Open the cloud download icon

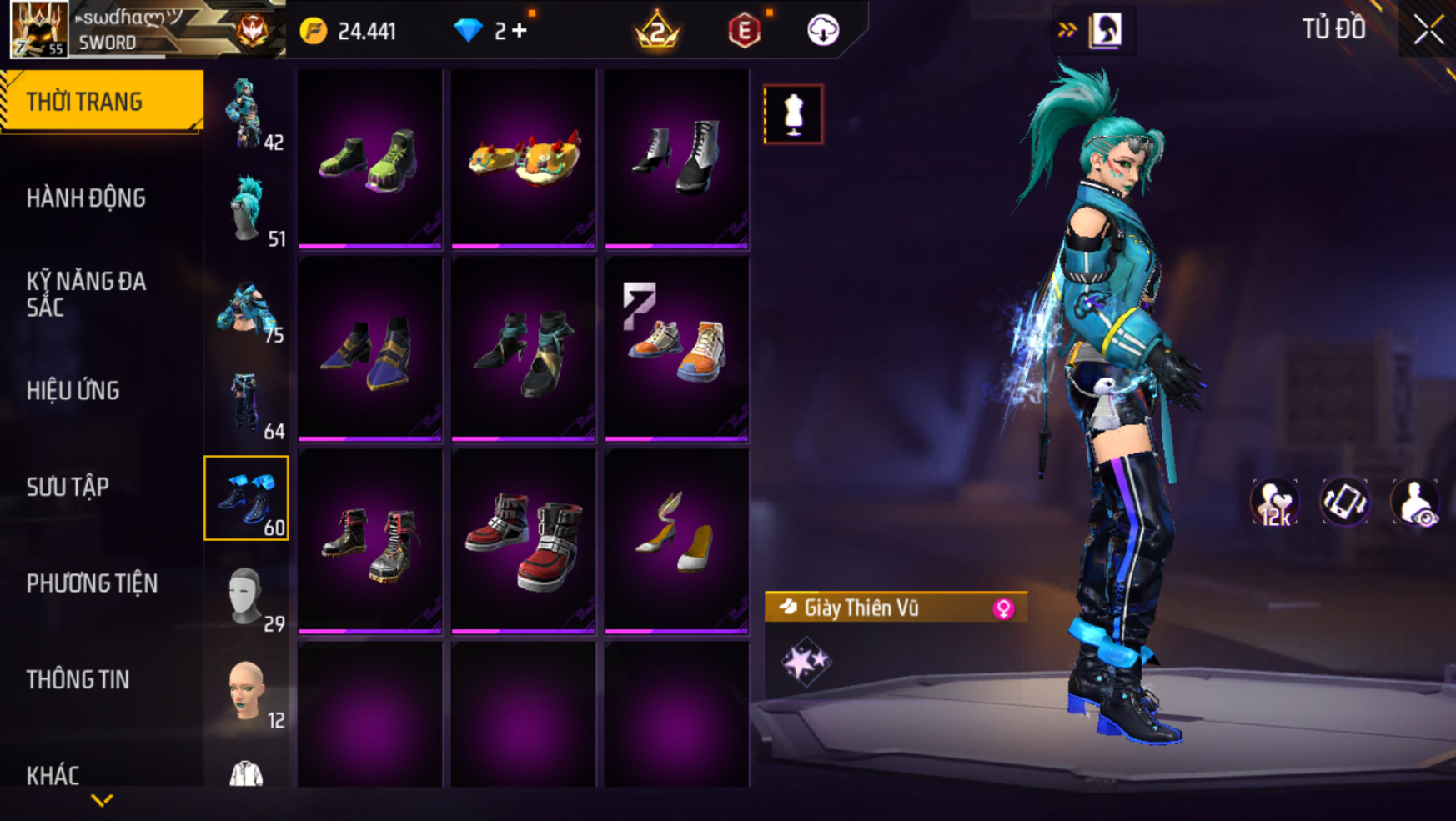coord(822,31)
